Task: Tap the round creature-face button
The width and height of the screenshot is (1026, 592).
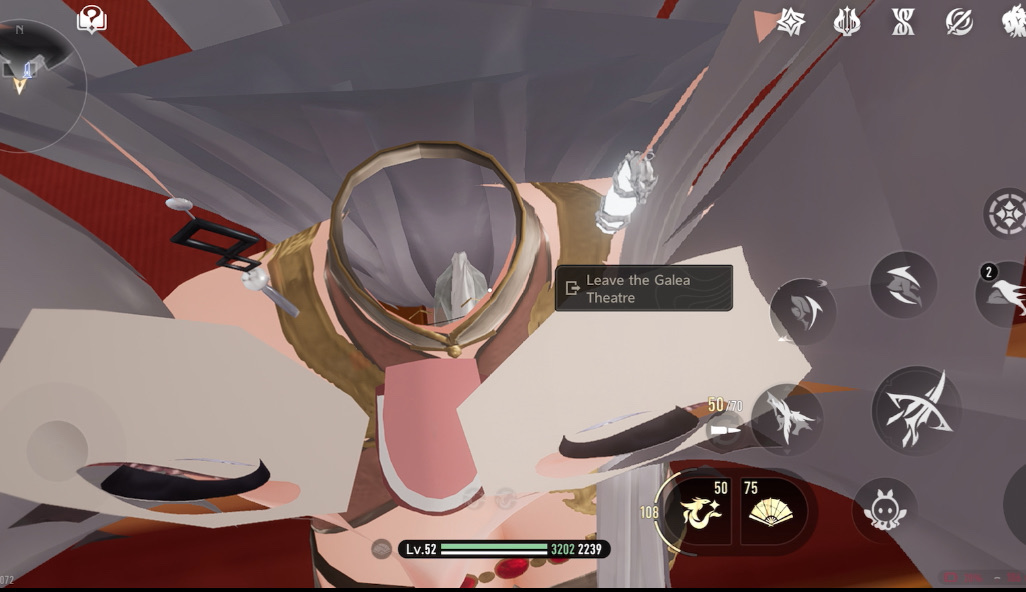Action: tap(884, 510)
